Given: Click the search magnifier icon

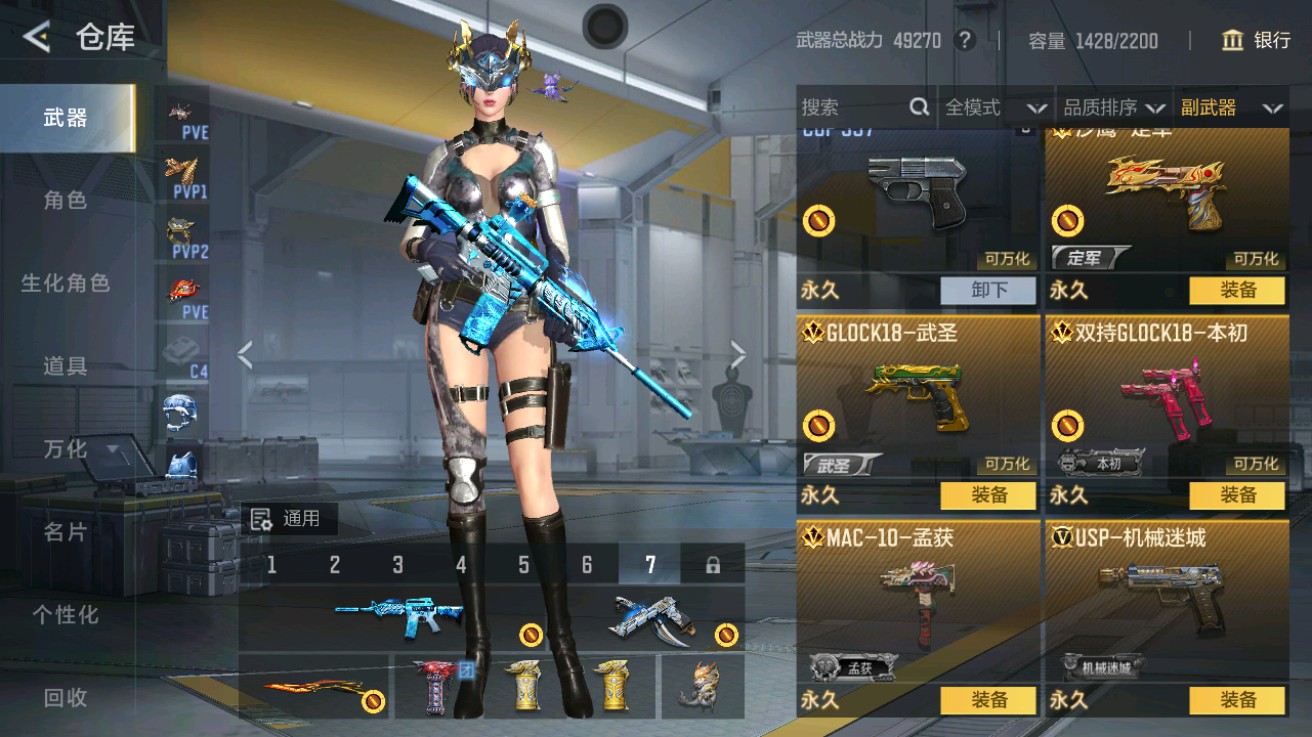Looking at the screenshot, I should click(x=918, y=107).
